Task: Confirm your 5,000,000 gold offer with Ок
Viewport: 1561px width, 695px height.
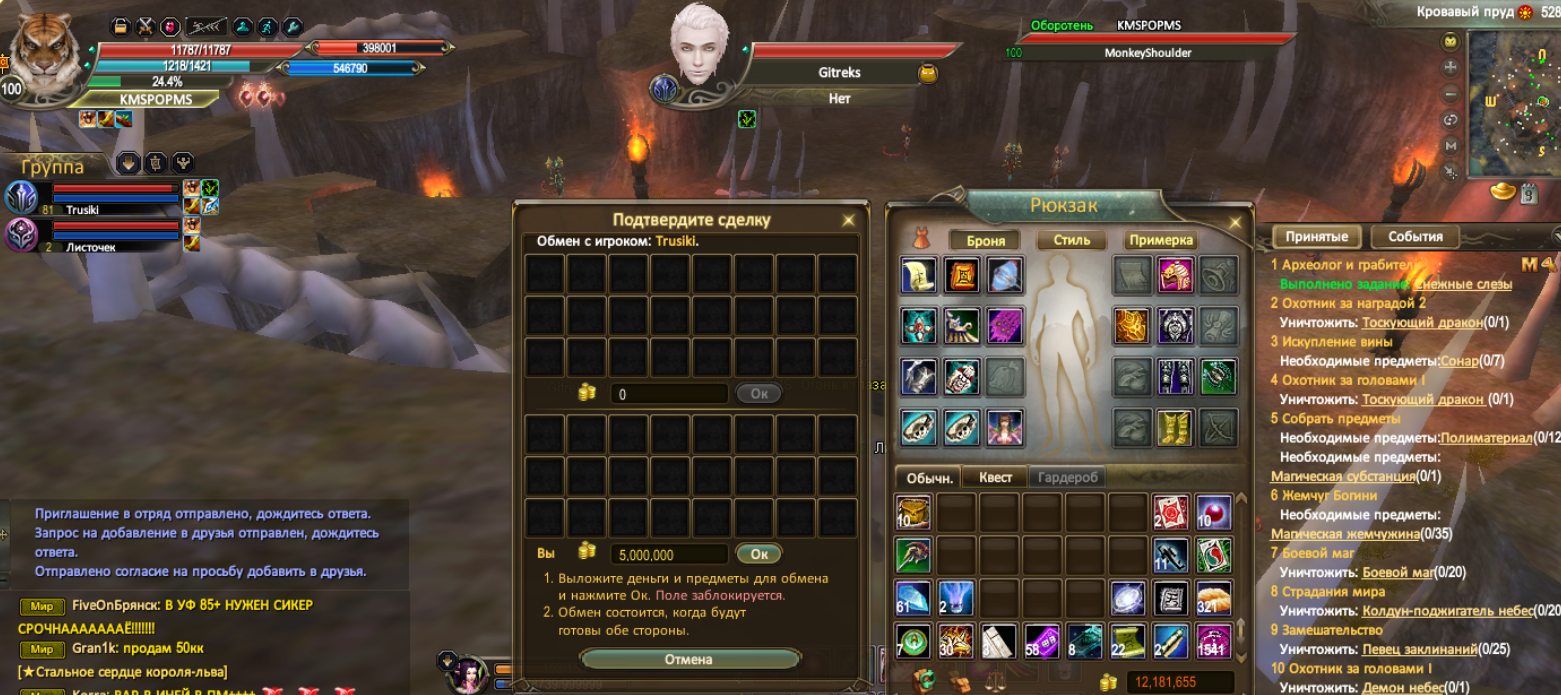Action: point(759,554)
